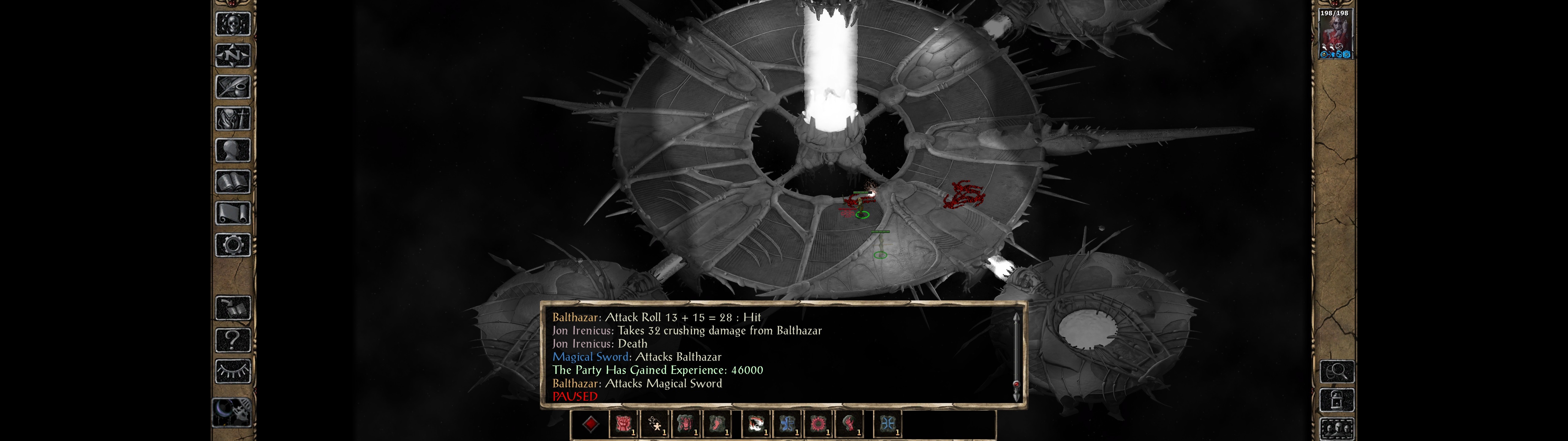Open the skull main menu button
This screenshot has width=1568, height=441.
tap(232, 24)
